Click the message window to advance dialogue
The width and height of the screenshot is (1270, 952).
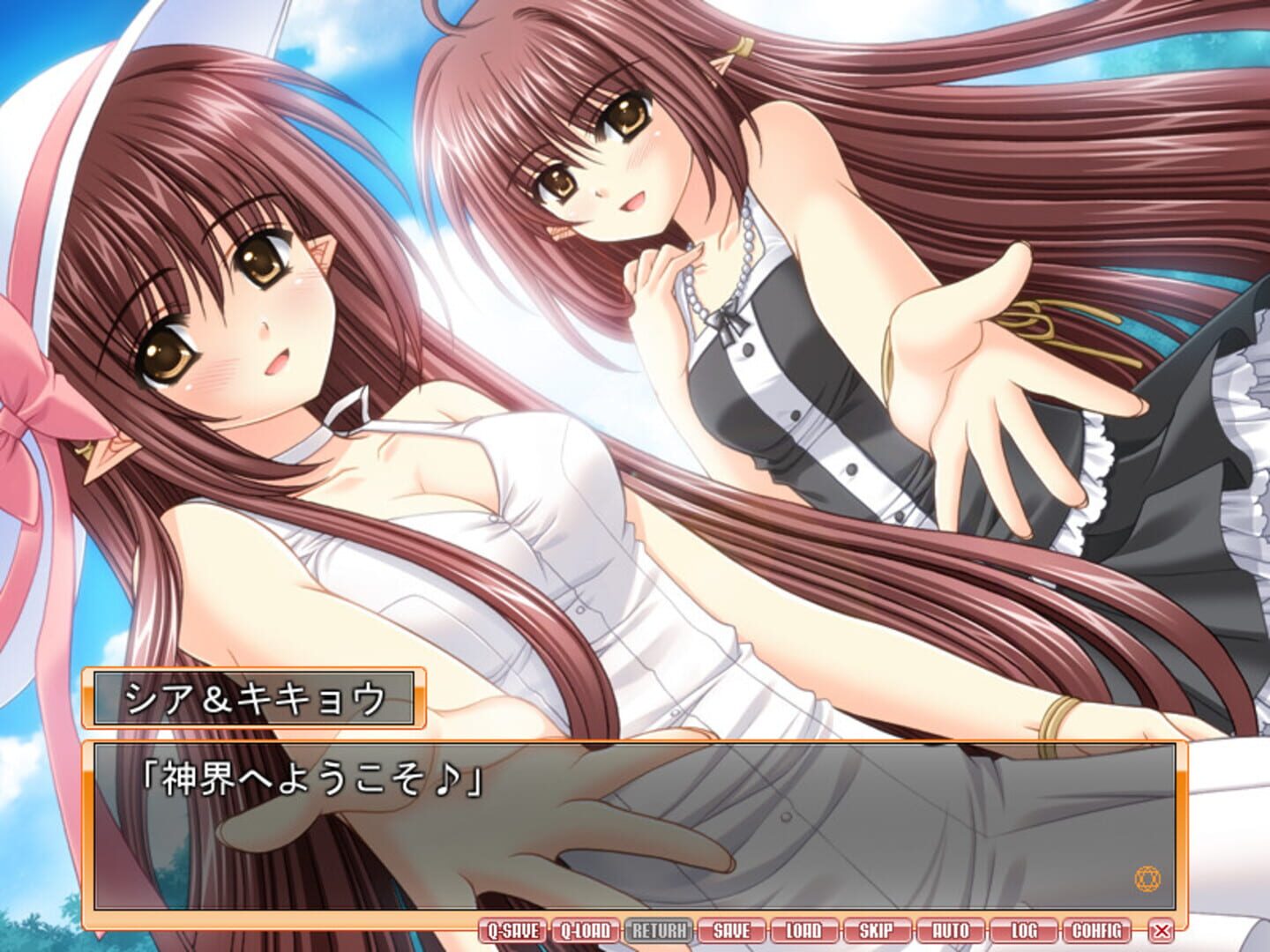[635, 837]
